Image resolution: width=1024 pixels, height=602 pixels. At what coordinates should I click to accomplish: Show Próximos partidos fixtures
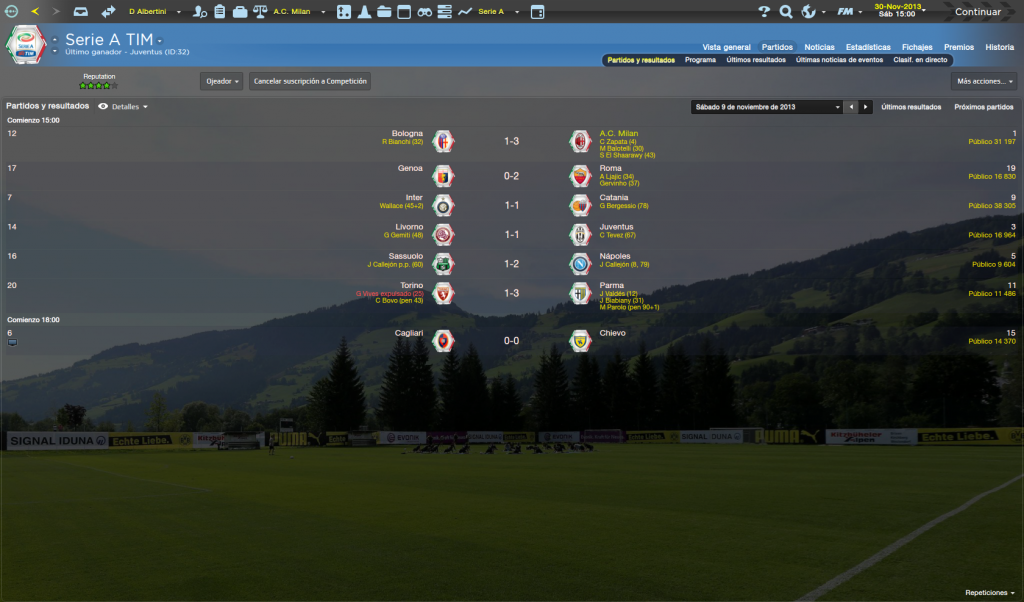click(983, 106)
